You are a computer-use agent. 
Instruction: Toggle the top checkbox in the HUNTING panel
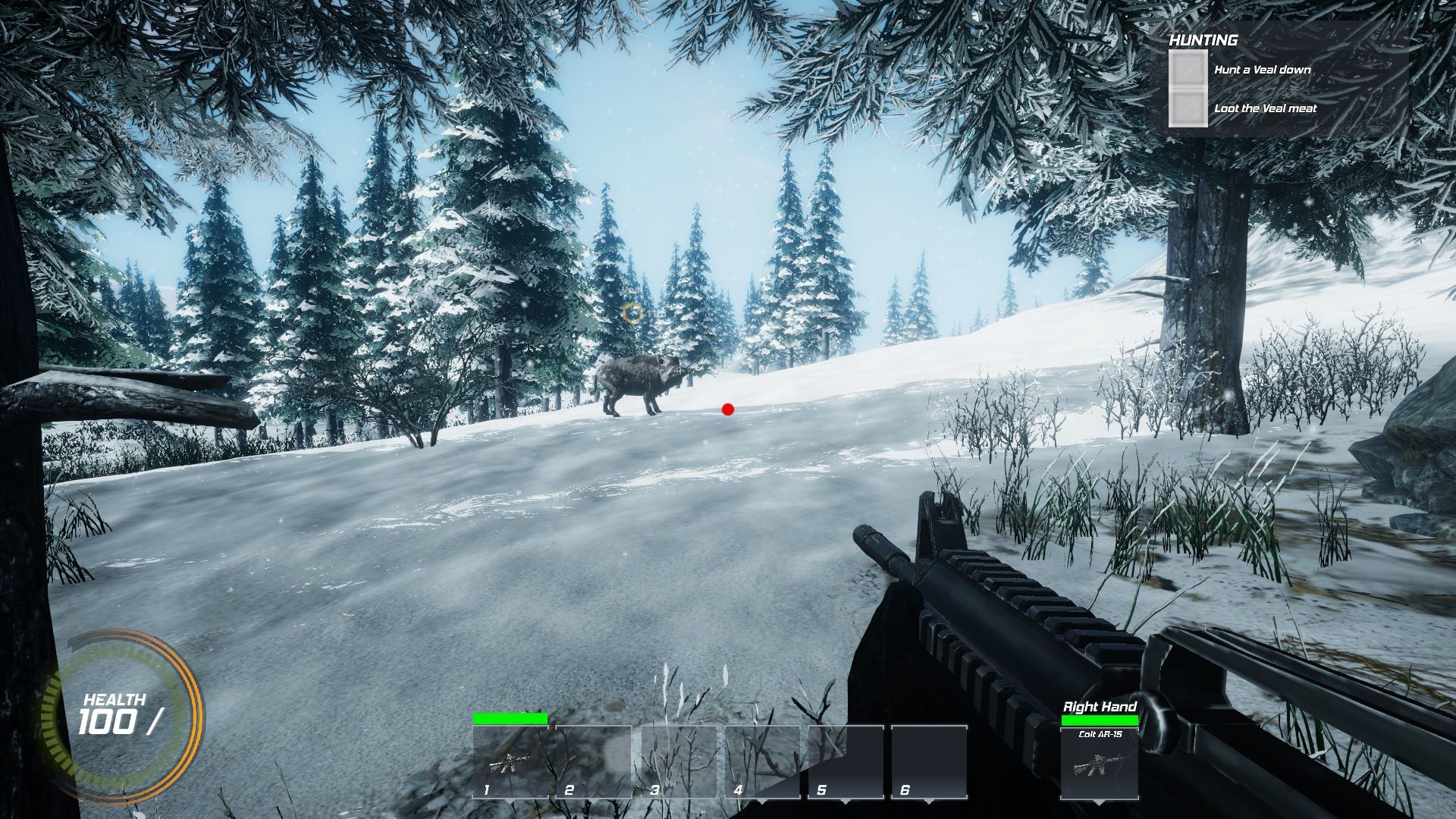[x=1188, y=68]
